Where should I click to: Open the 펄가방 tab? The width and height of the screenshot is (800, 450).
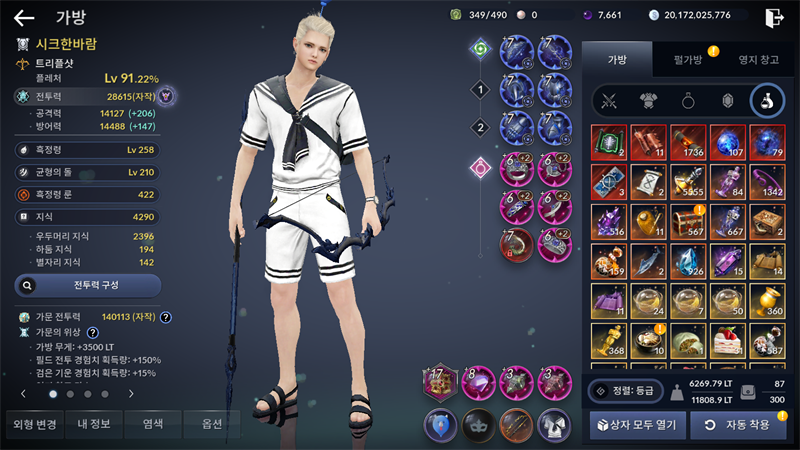(x=688, y=60)
